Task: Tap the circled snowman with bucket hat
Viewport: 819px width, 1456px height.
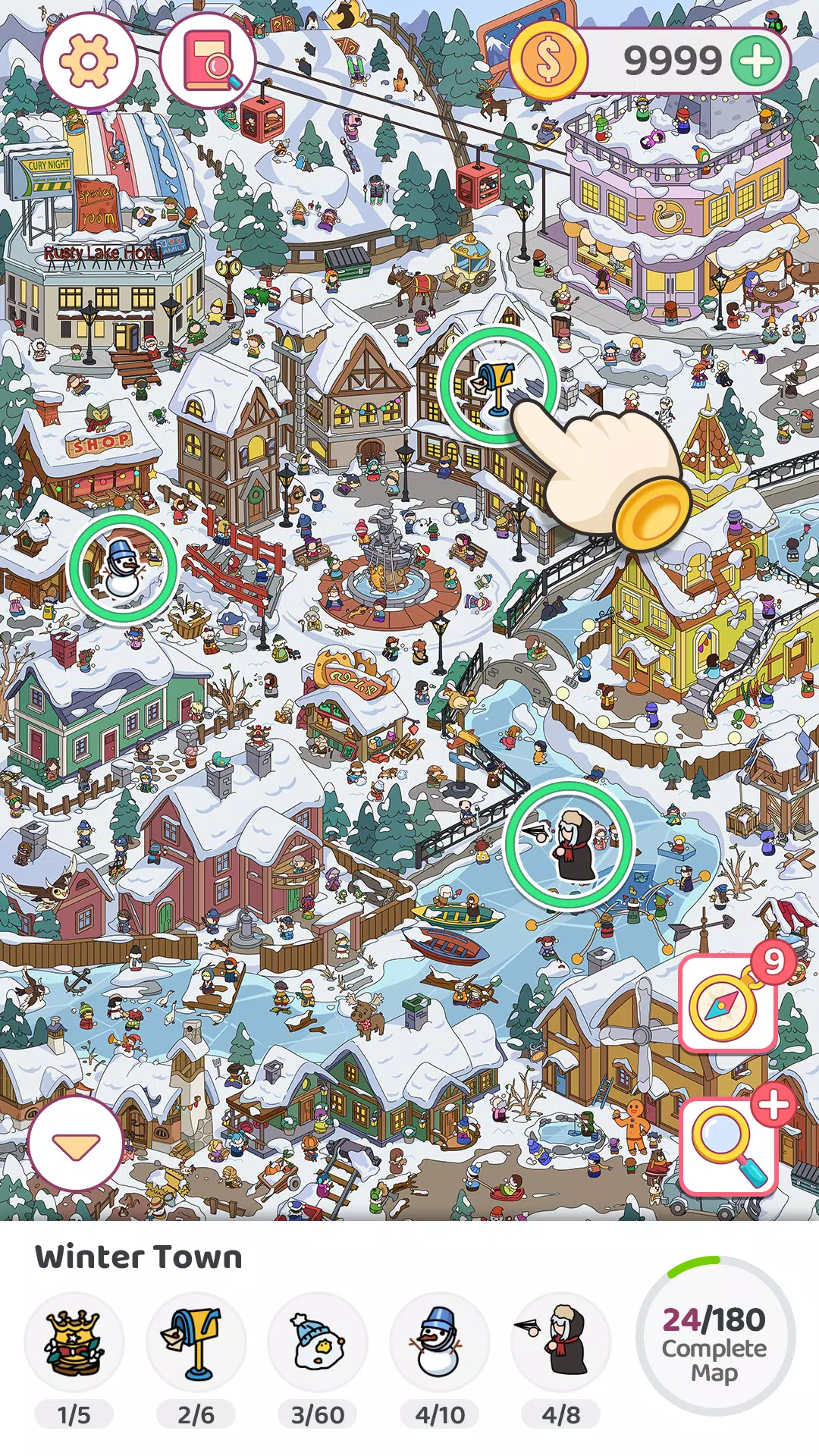Action: (123, 568)
